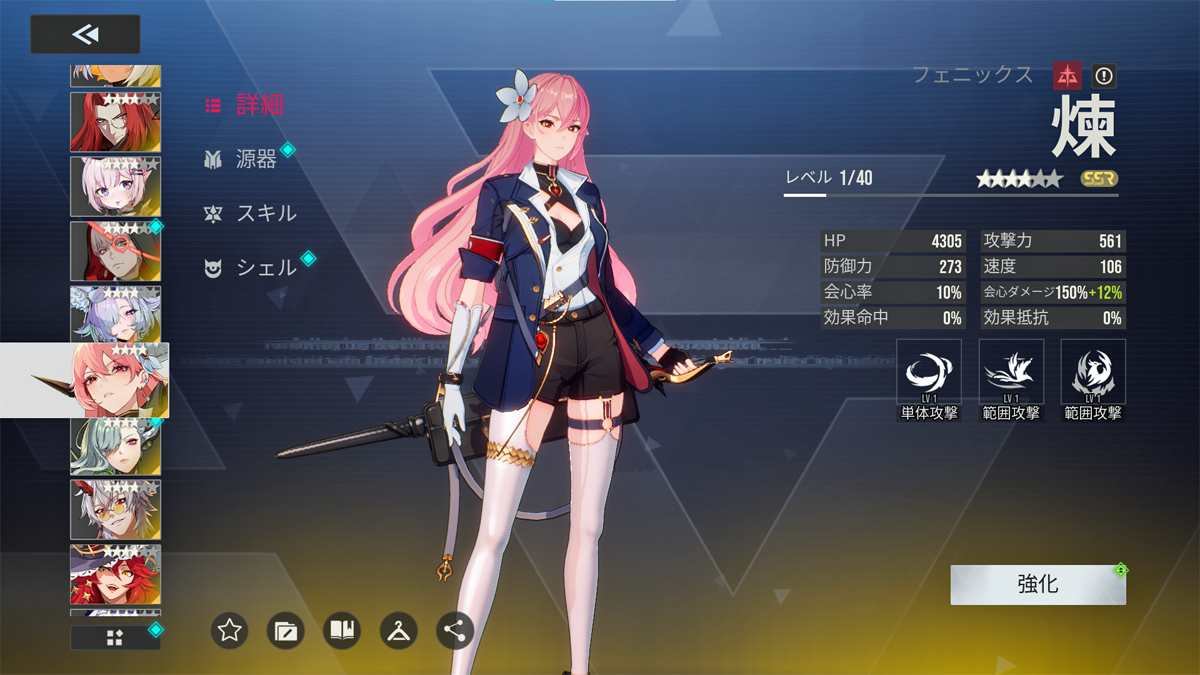Click the share icon

tap(455, 631)
